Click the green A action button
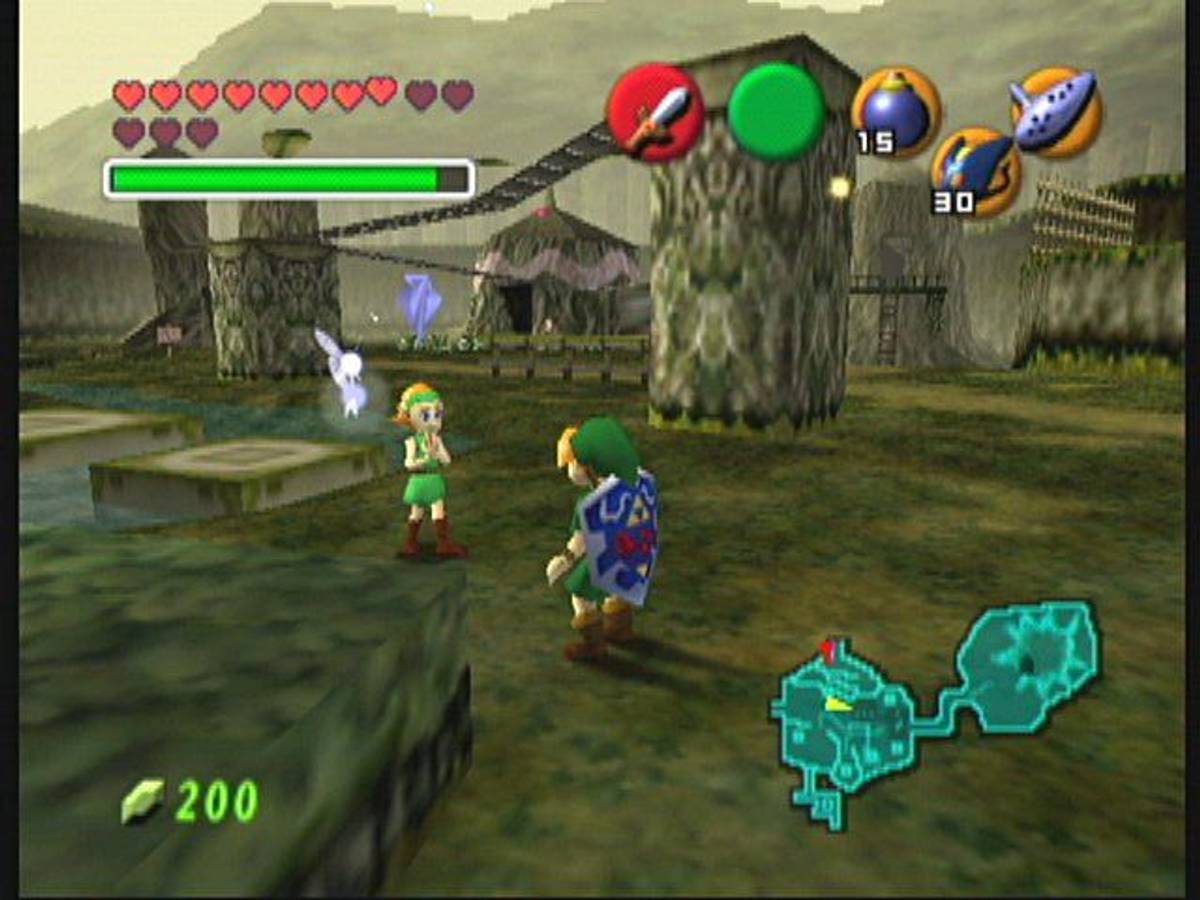This screenshot has height=900, width=1200. point(776,112)
